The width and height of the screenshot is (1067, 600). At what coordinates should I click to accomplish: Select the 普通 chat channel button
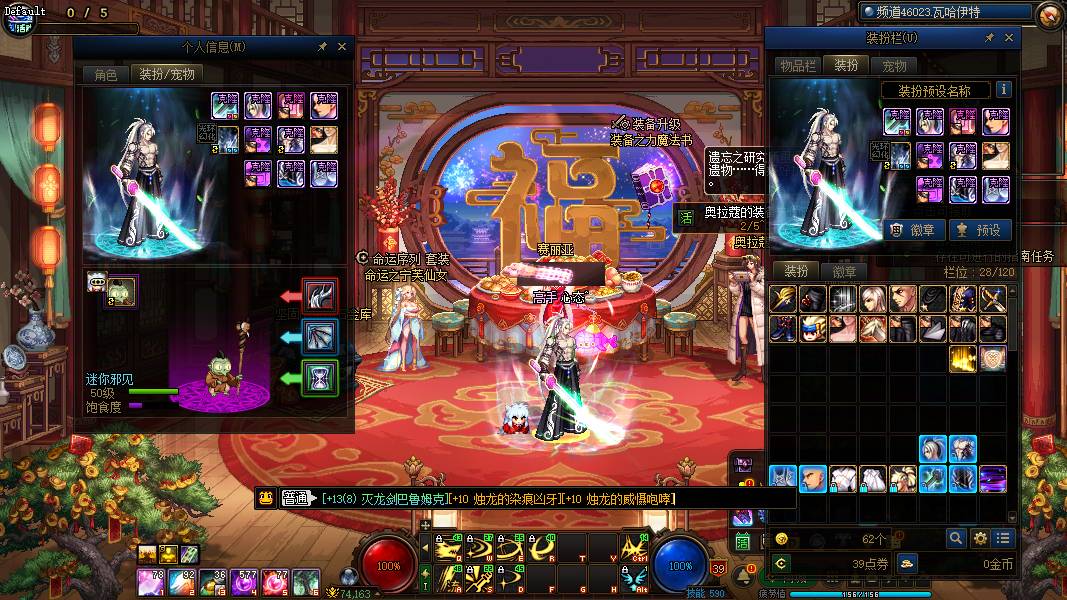[x=296, y=498]
